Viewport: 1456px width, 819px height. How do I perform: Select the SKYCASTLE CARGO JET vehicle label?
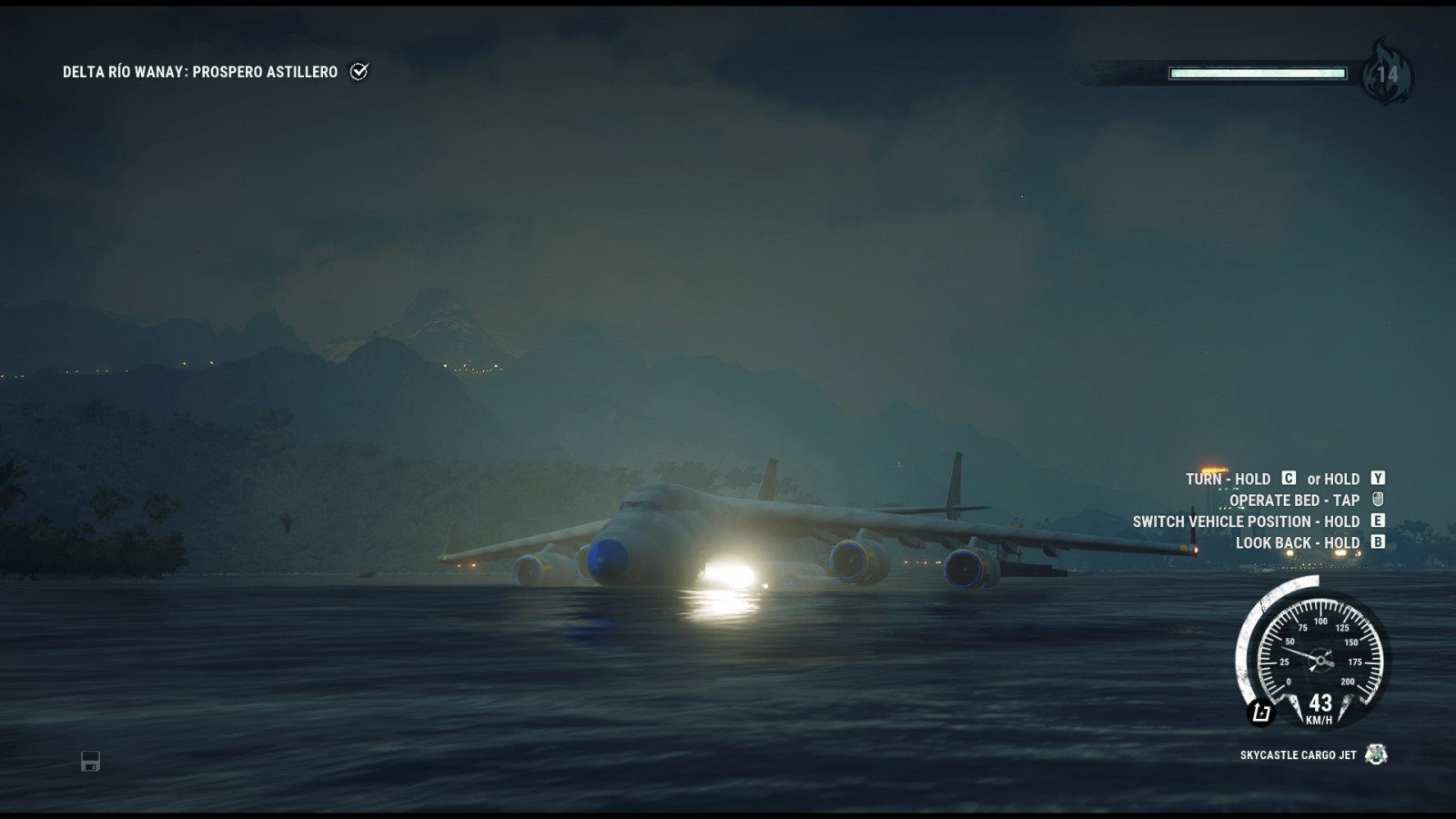click(x=1297, y=753)
